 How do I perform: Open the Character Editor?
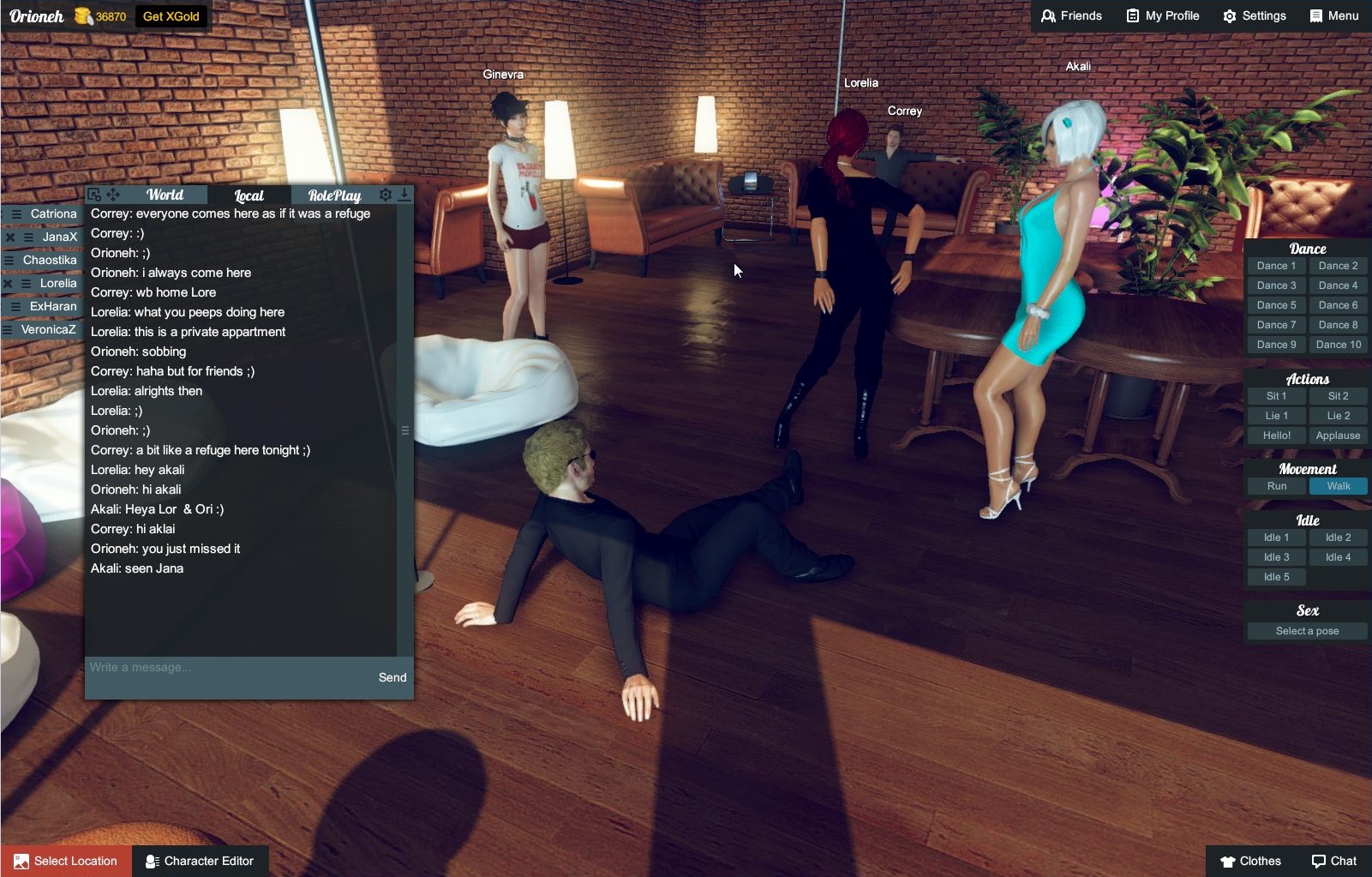pyautogui.click(x=200, y=861)
